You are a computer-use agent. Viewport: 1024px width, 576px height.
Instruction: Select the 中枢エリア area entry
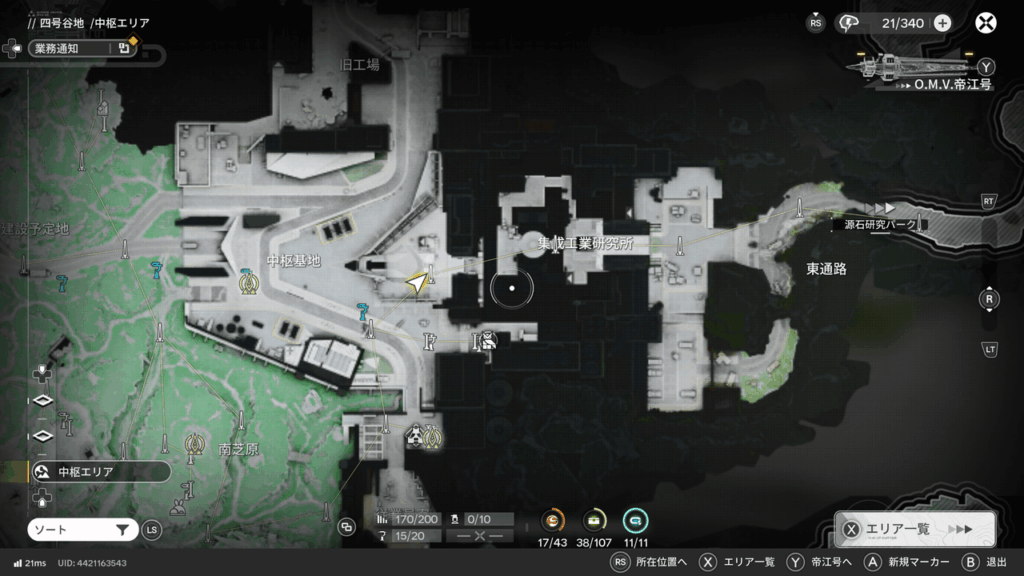[x=96, y=472]
